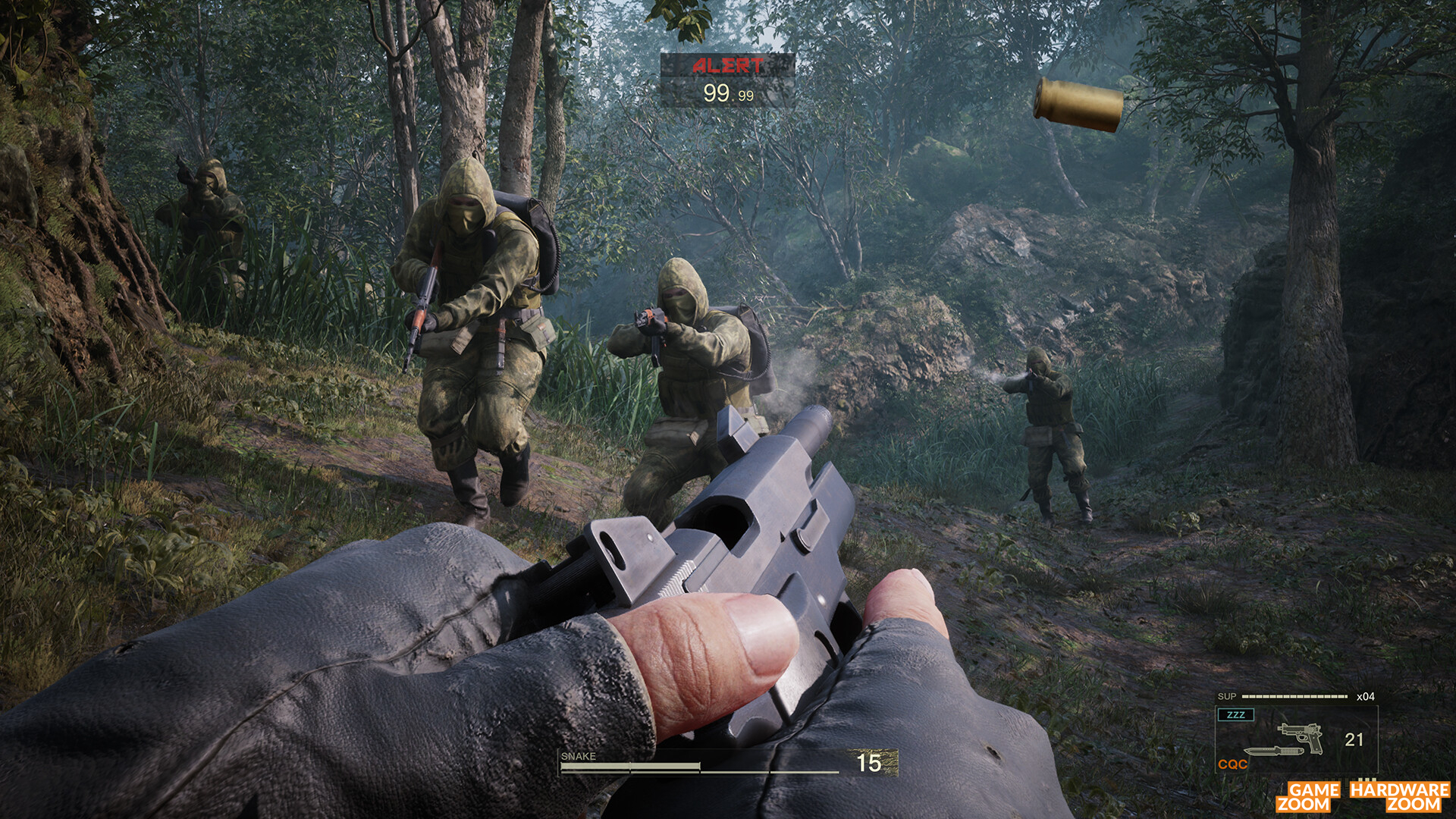Click the orange CQC label
Image resolution: width=1456 pixels, height=819 pixels.
tap(1232, 764)
